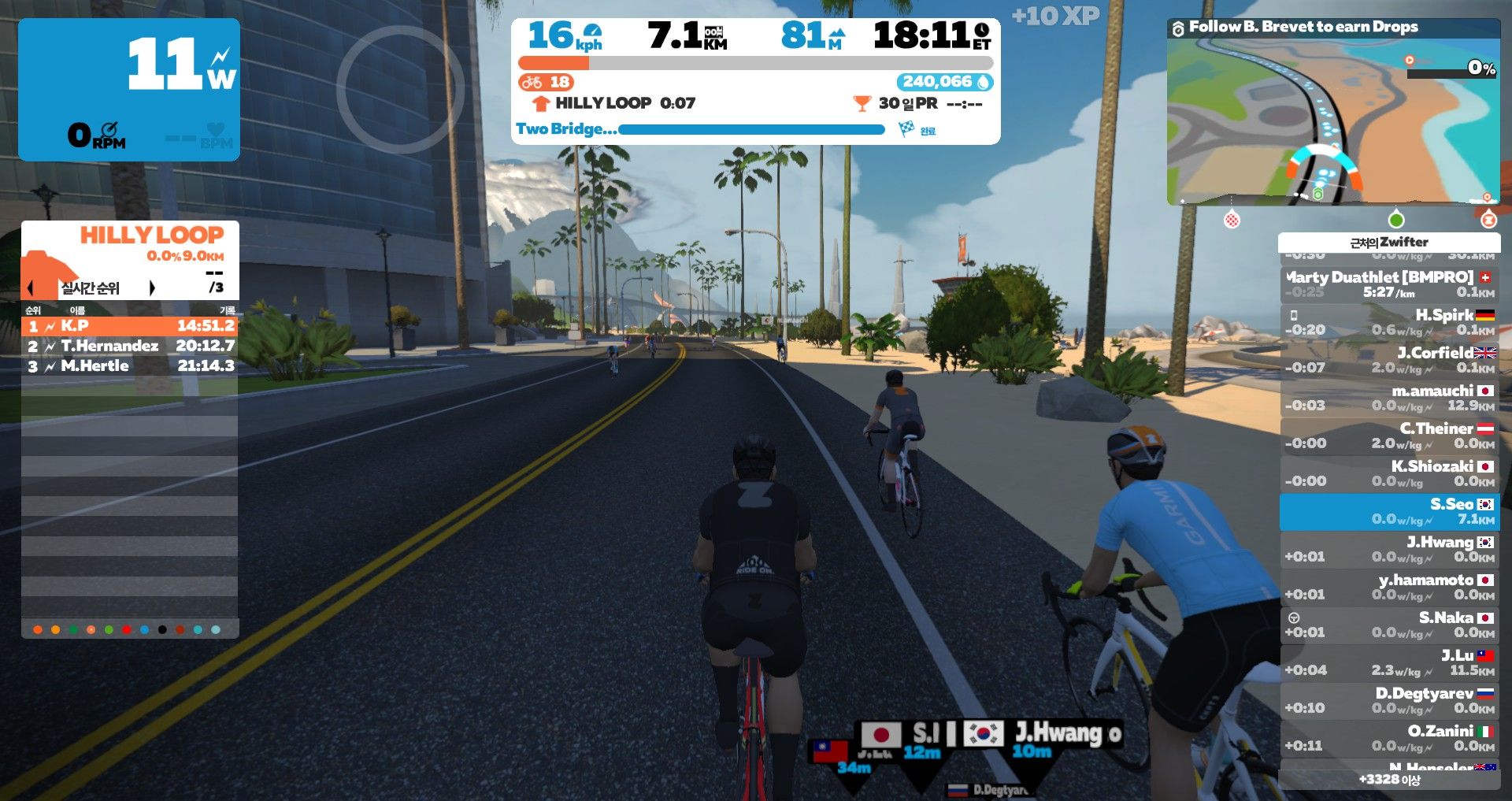Choose K.Shiozaki in the nearby list
The height and width of the screenshot is (801, 1512).
click(x=1389, y=473)
